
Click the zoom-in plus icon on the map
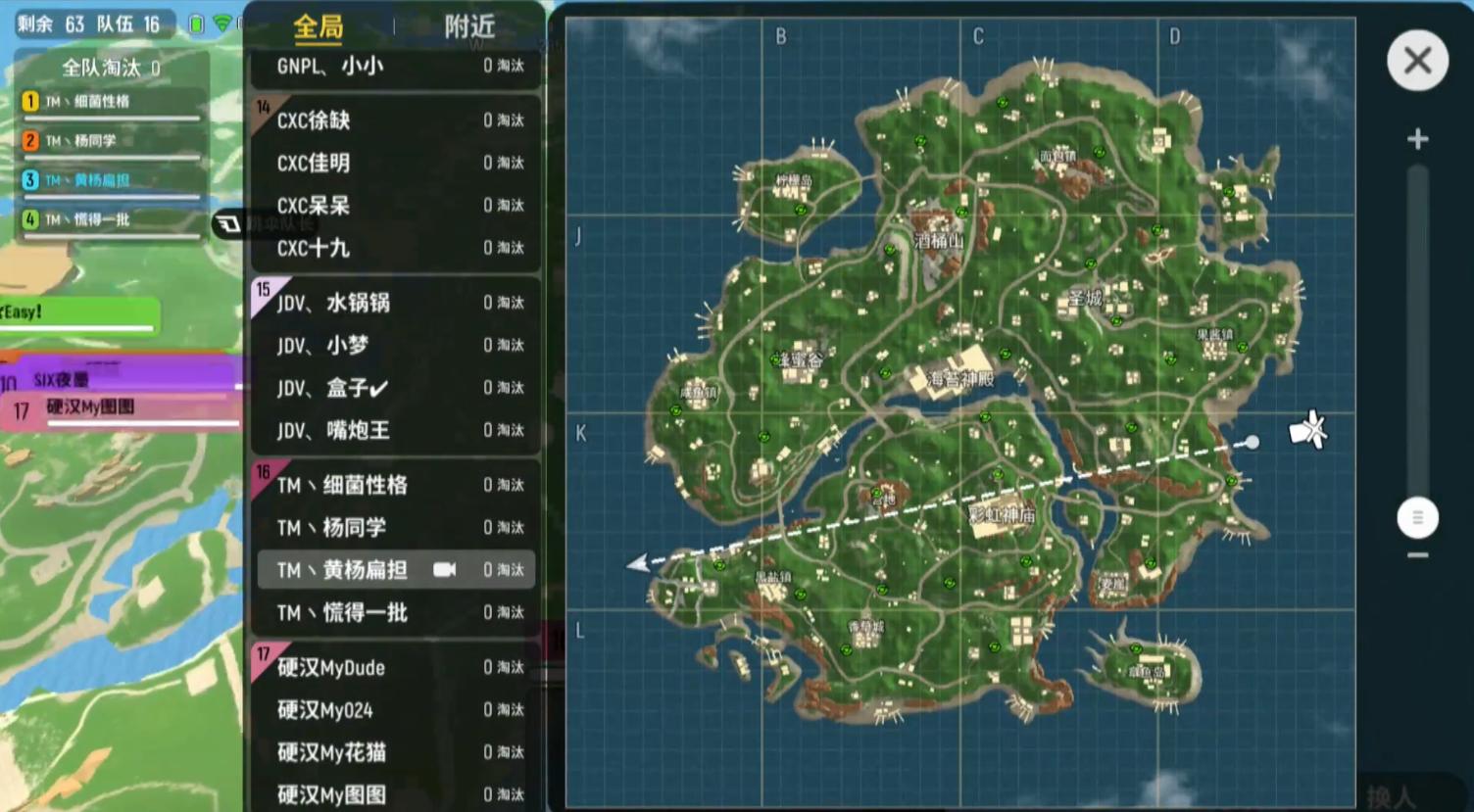click(x=1417, y=138)
